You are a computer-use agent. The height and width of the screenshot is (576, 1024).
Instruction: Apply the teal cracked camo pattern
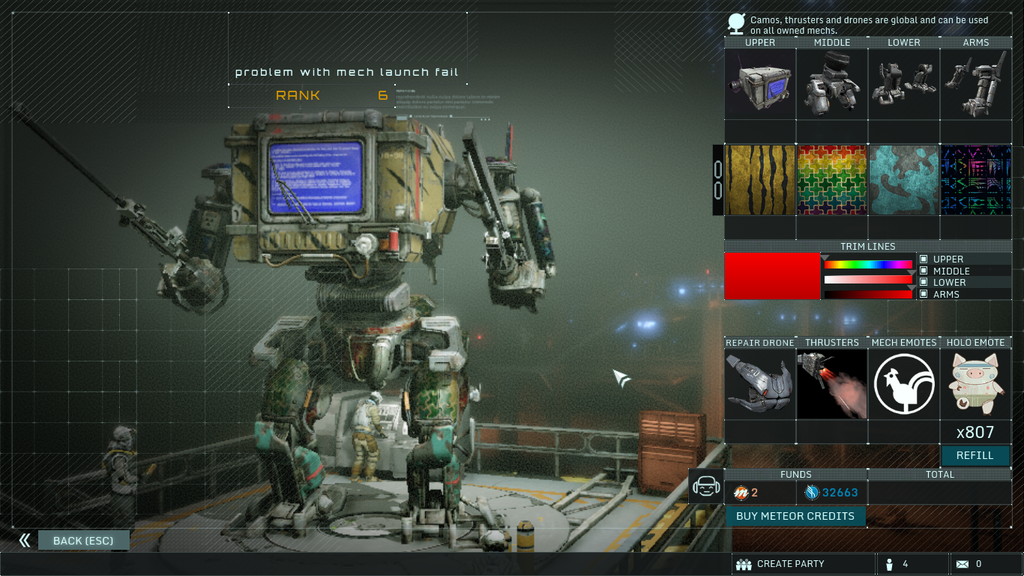(904, 180)
